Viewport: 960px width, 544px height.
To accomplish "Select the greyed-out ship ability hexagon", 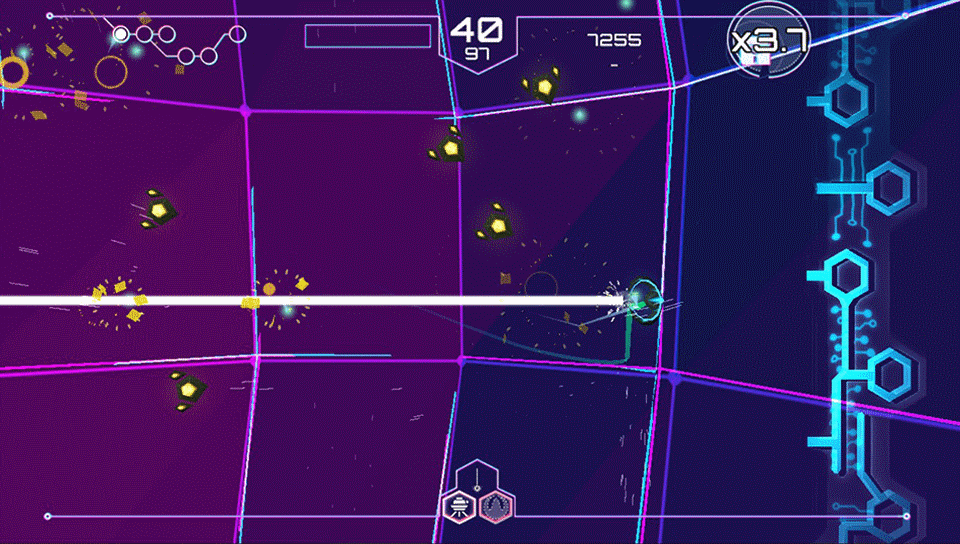I will pos(497,505).
